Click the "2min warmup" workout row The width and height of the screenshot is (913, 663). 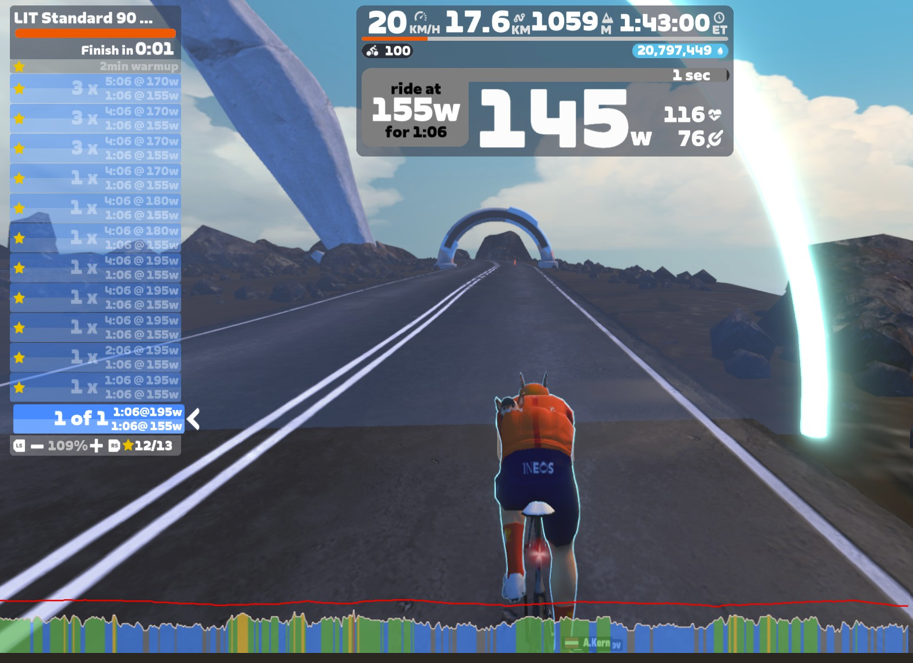click(x=96, y=66)
